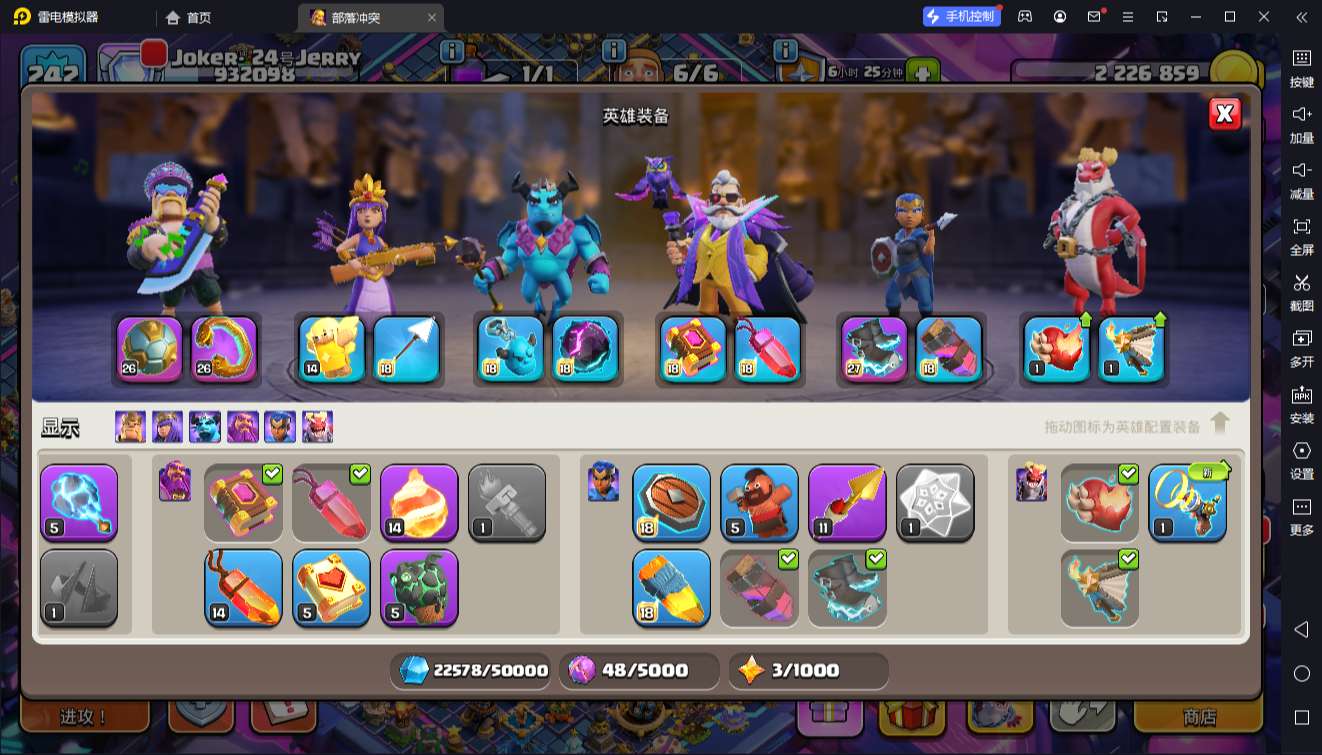Viewport: 1322px width, 755px height.
Task: Select the green Lavaloon Puppet equipment
Action: click(x=419, y=587)
